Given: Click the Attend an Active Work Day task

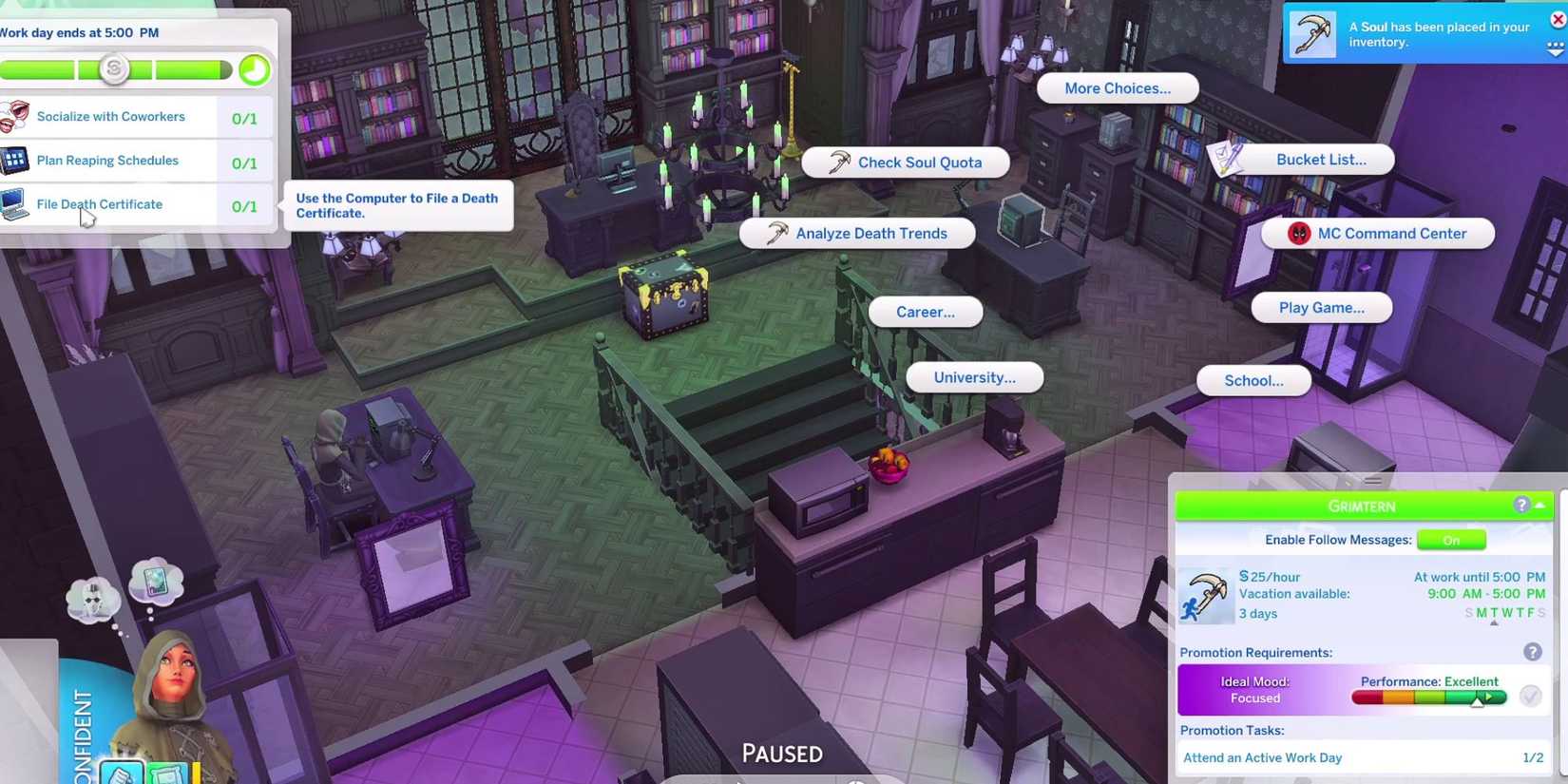Looking at the screenshot, I should point(1262,757).
